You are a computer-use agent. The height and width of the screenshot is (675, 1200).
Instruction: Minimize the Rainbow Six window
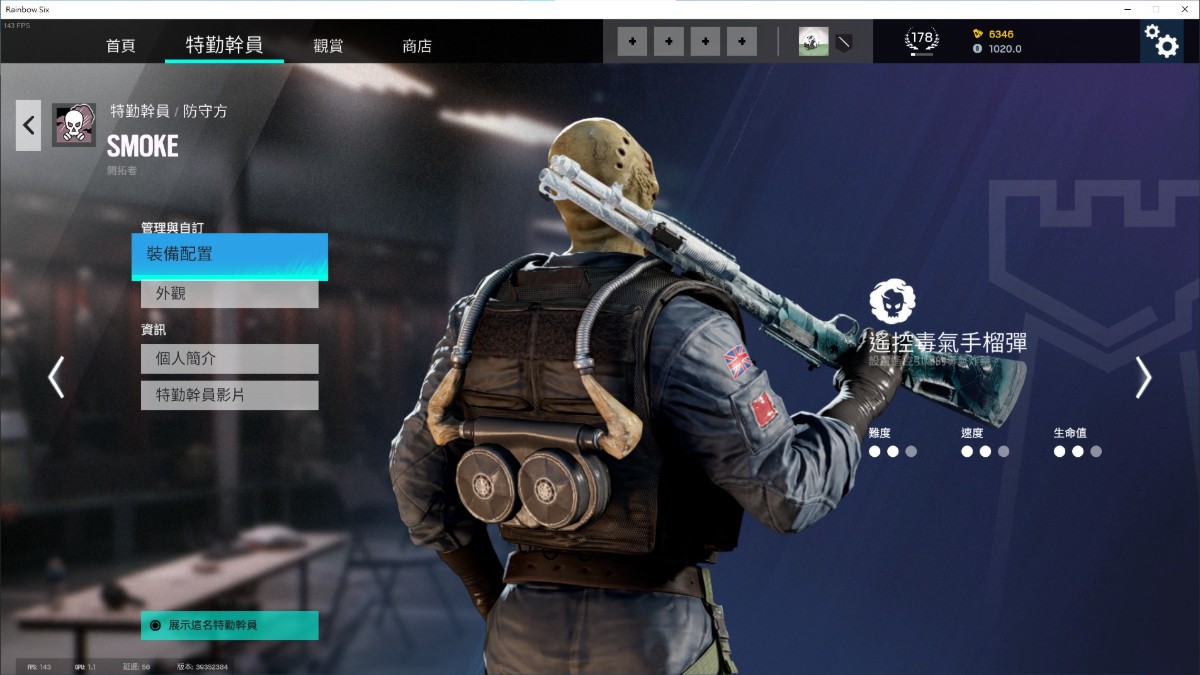tap(1127, 8)
